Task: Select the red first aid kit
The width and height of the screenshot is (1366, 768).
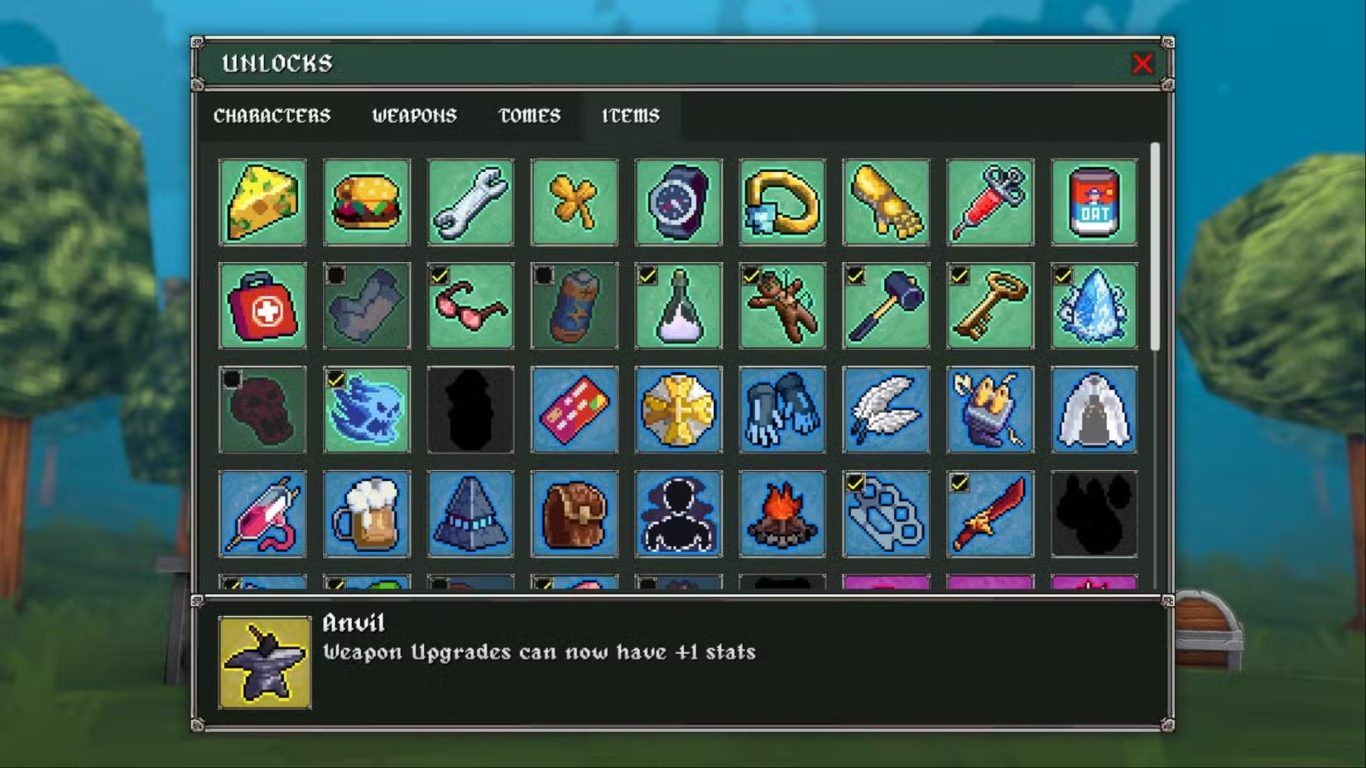Action: 263,306
